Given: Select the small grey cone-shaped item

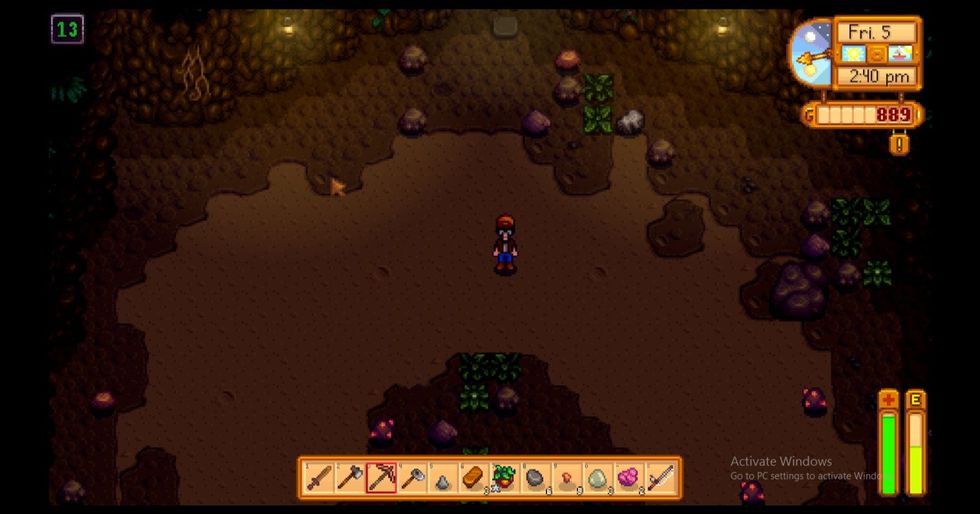Looking at the screenshot, I should click(443, 478).
